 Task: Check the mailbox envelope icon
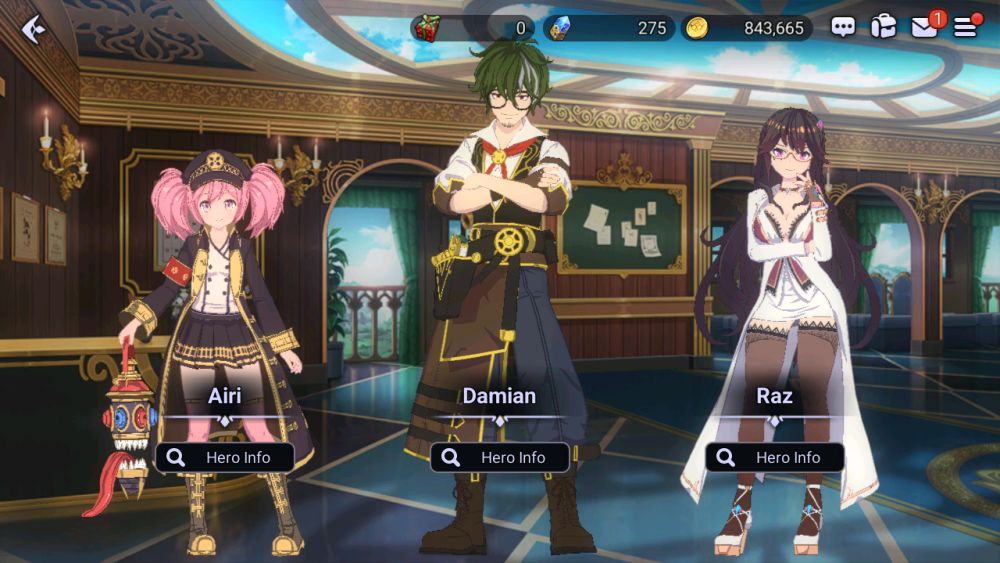pyautogui.click(x=924, y=28)
